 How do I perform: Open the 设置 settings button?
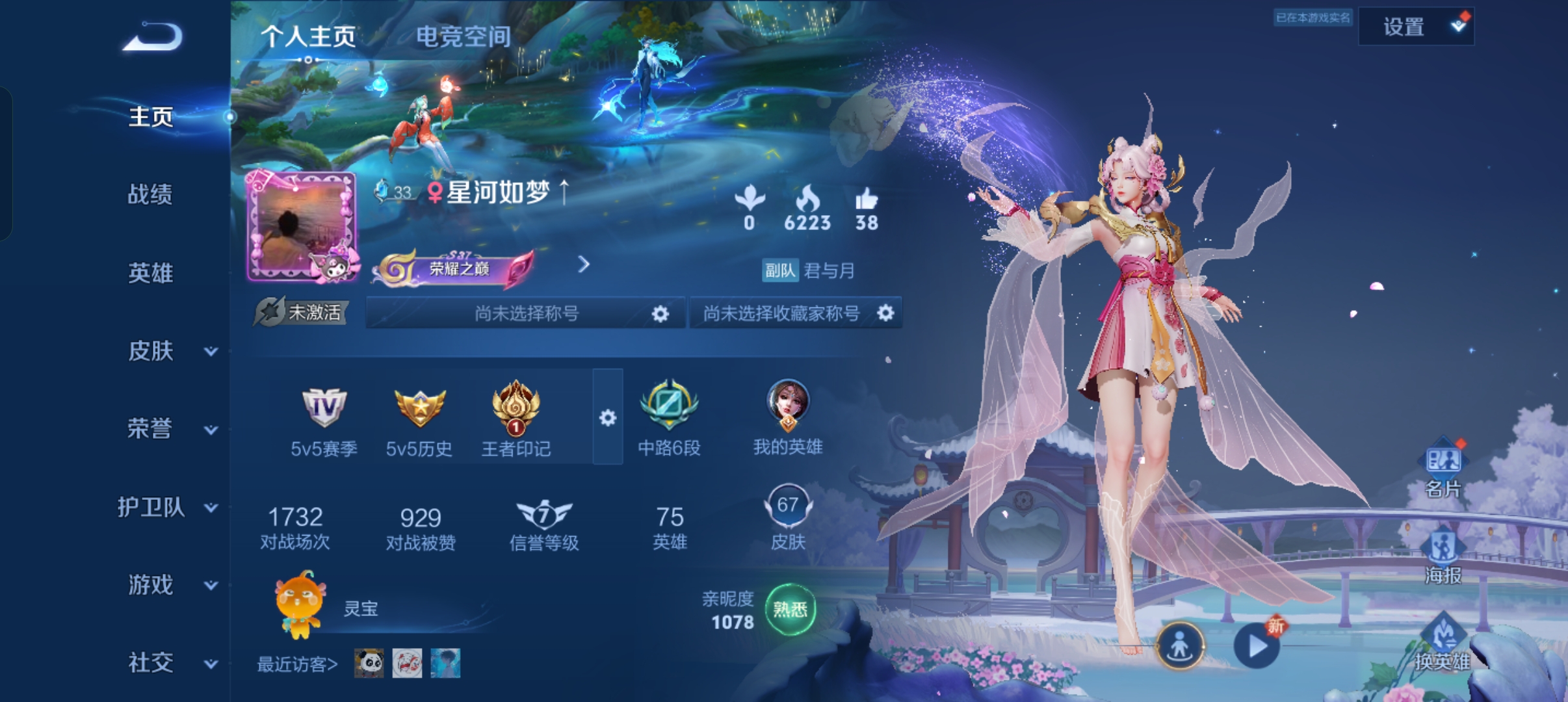(x=1415, y=27)
